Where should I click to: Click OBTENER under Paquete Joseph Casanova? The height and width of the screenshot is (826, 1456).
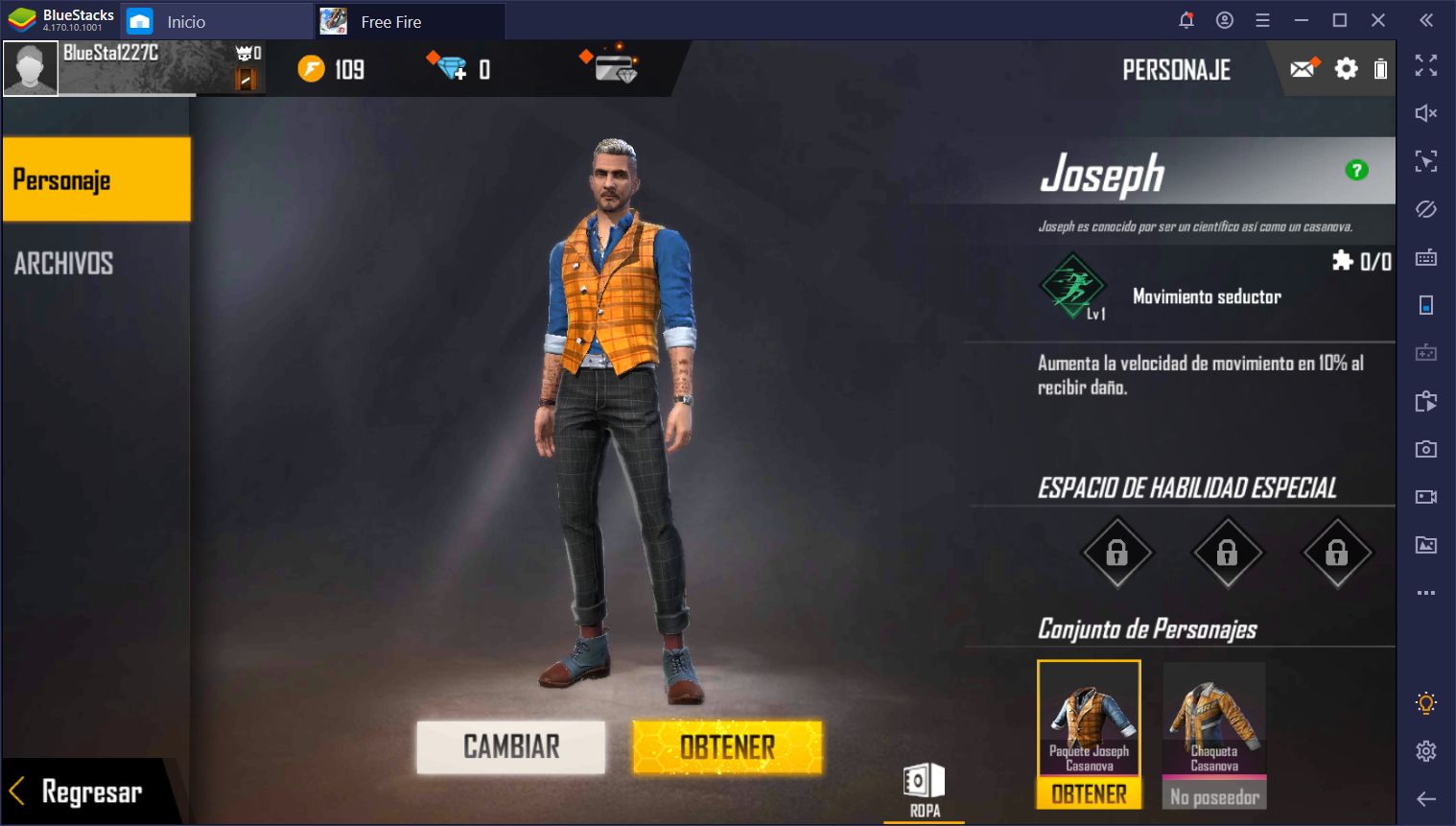click(1089, 794)
